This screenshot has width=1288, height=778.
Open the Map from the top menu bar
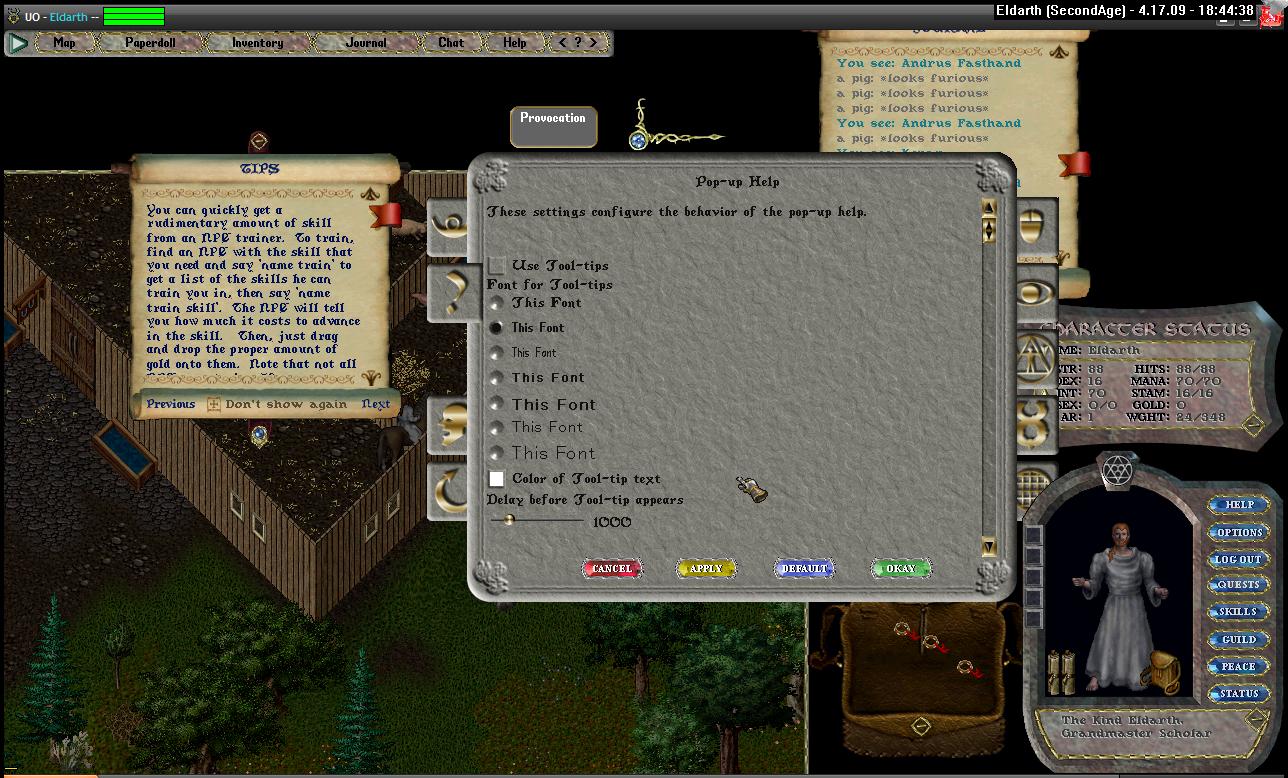(64, 43)
